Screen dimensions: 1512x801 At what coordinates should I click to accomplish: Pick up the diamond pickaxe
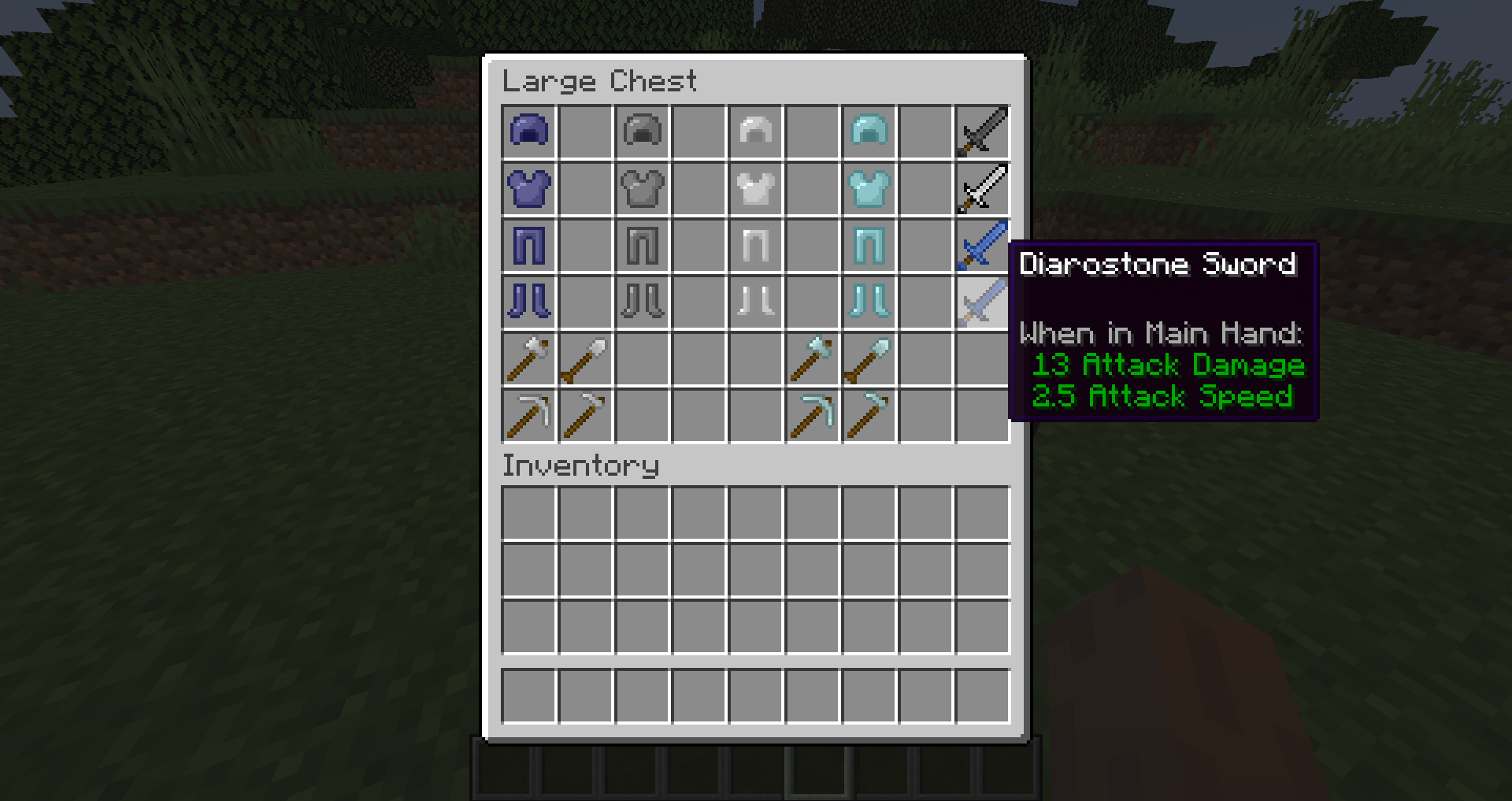click(812, 415)
